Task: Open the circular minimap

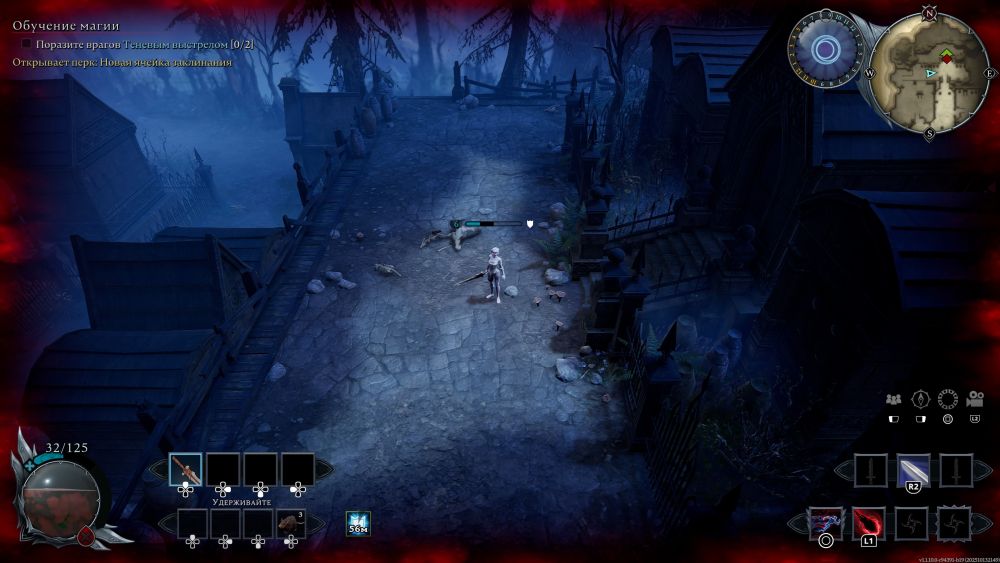Action: 929,73
